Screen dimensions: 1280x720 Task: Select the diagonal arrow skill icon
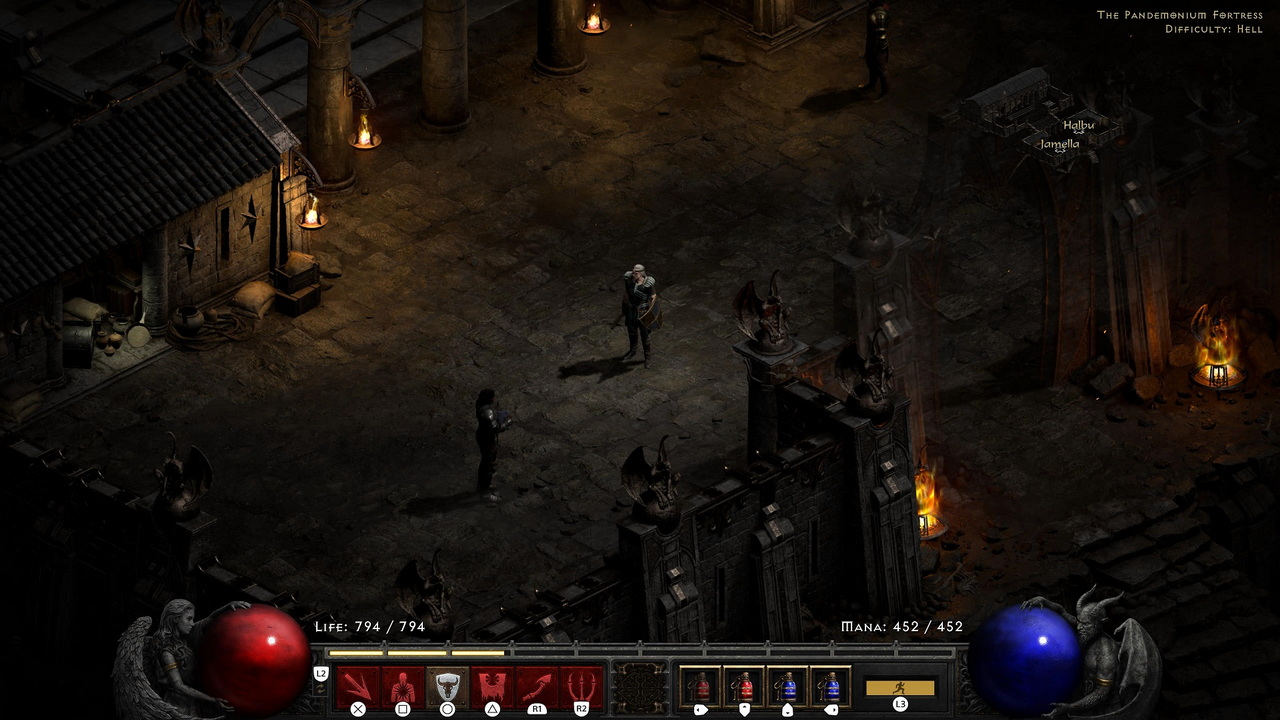click(x=357, y=687)
